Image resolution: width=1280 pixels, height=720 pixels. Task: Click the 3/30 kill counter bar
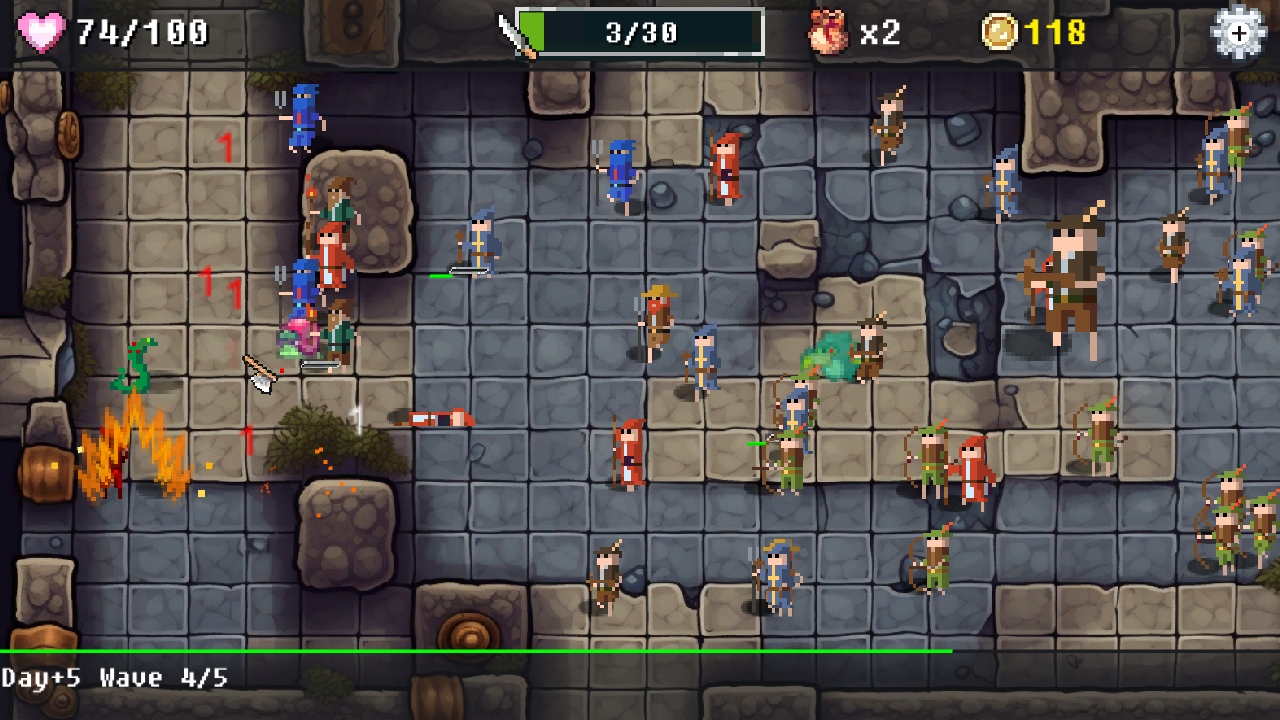640,30
